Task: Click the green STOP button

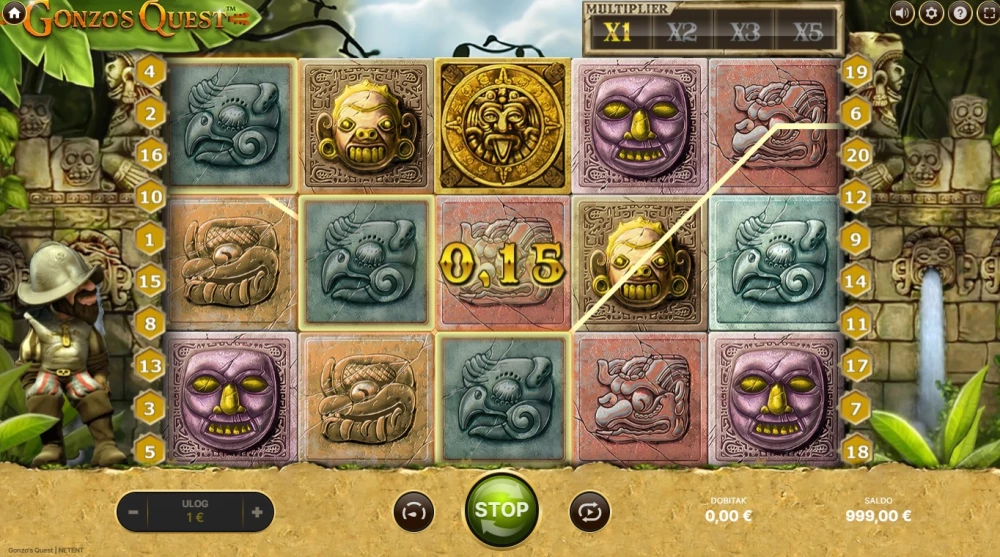Action: point(501,510)
